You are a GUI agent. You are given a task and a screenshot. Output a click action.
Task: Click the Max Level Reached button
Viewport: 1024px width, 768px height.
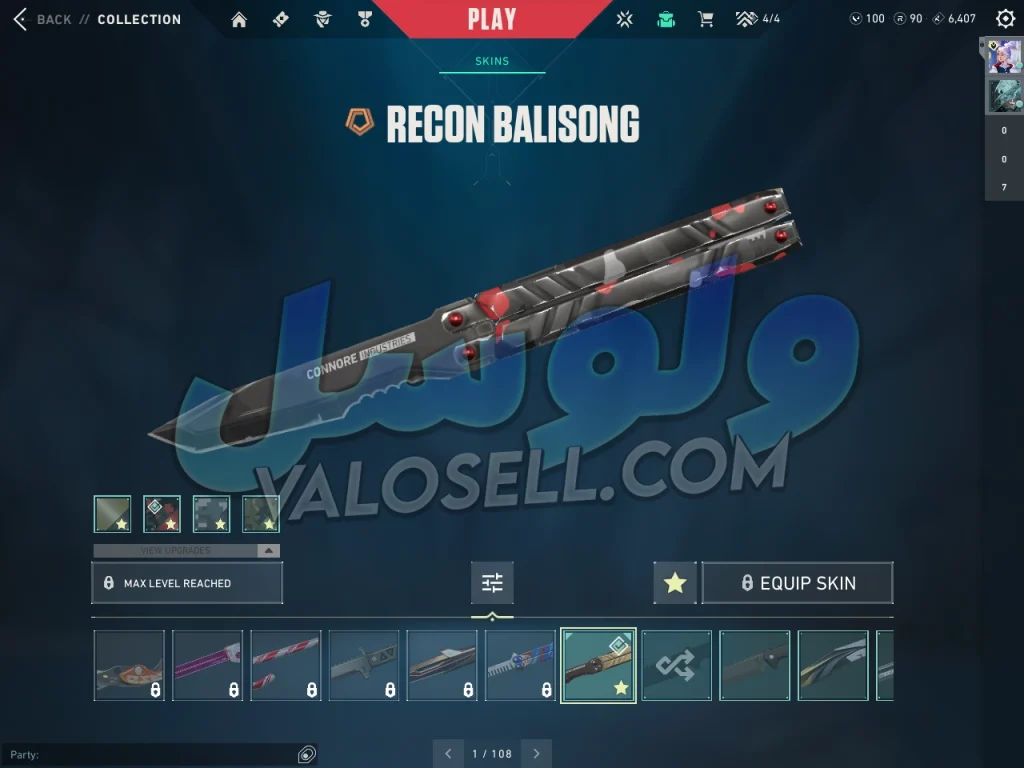tap(187, 583)
